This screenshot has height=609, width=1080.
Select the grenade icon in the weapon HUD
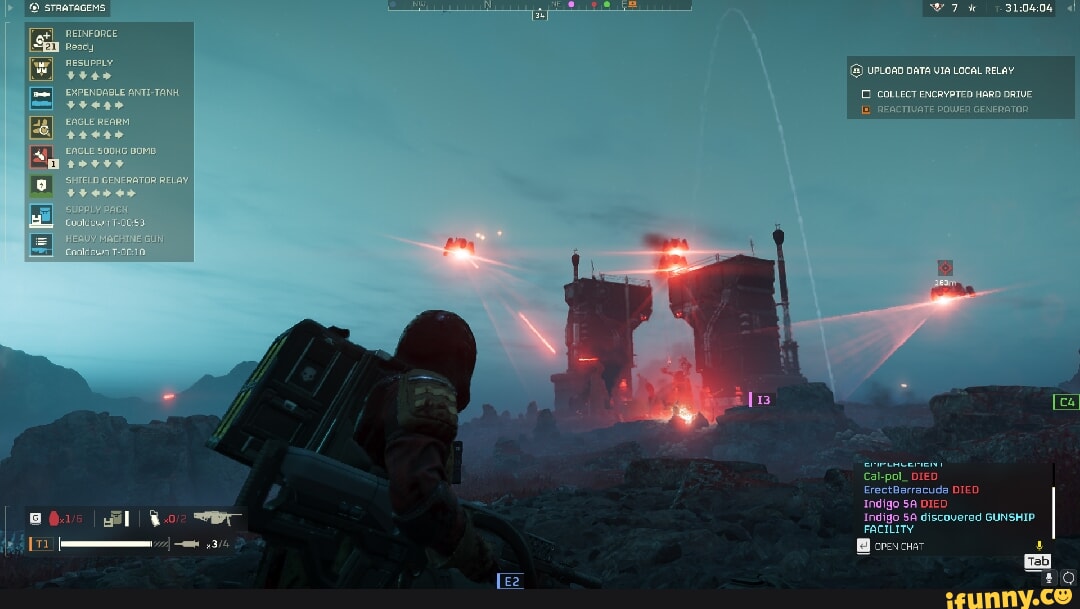point(55,518)
